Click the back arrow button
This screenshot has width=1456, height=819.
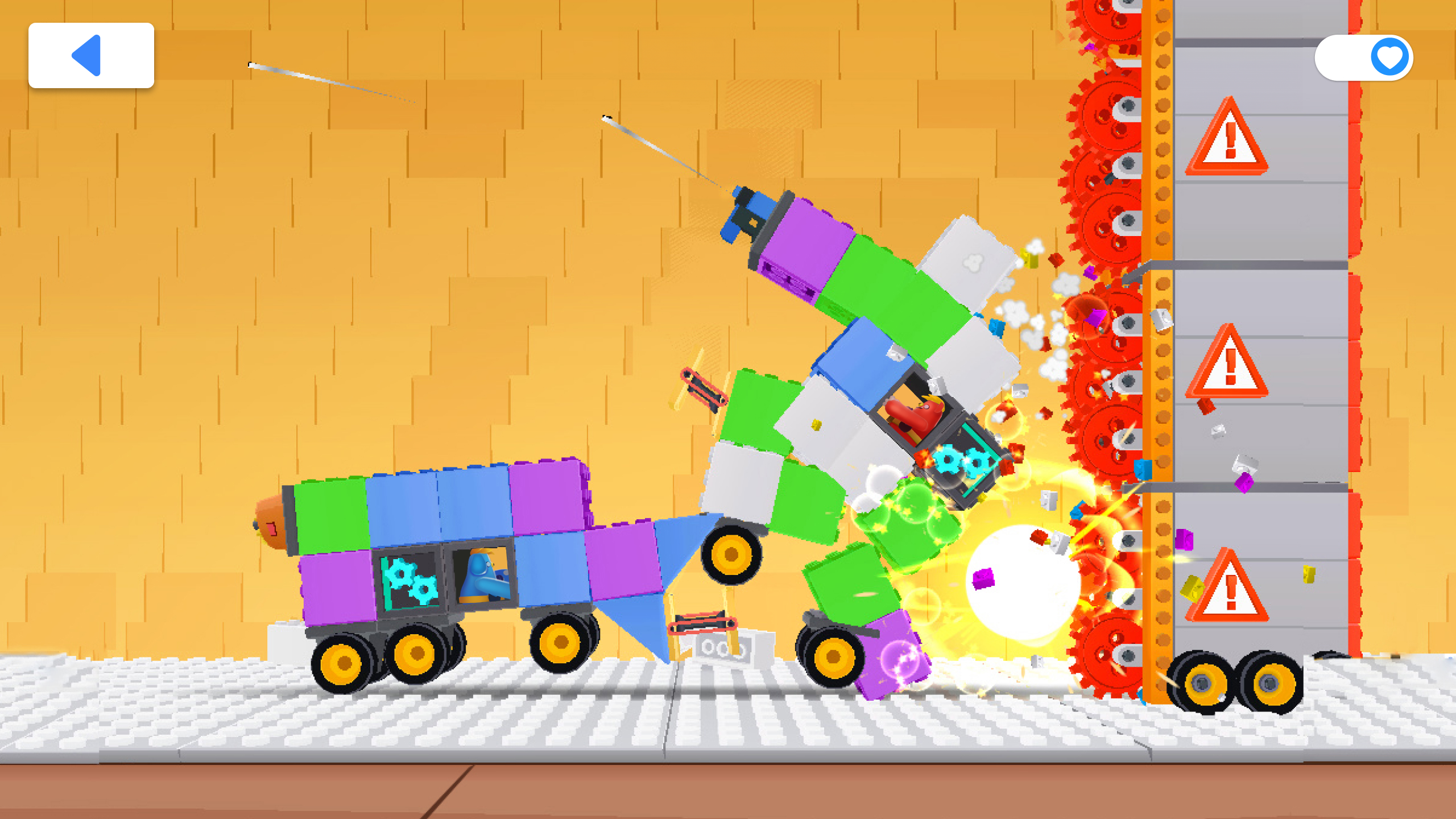[91, 55]
